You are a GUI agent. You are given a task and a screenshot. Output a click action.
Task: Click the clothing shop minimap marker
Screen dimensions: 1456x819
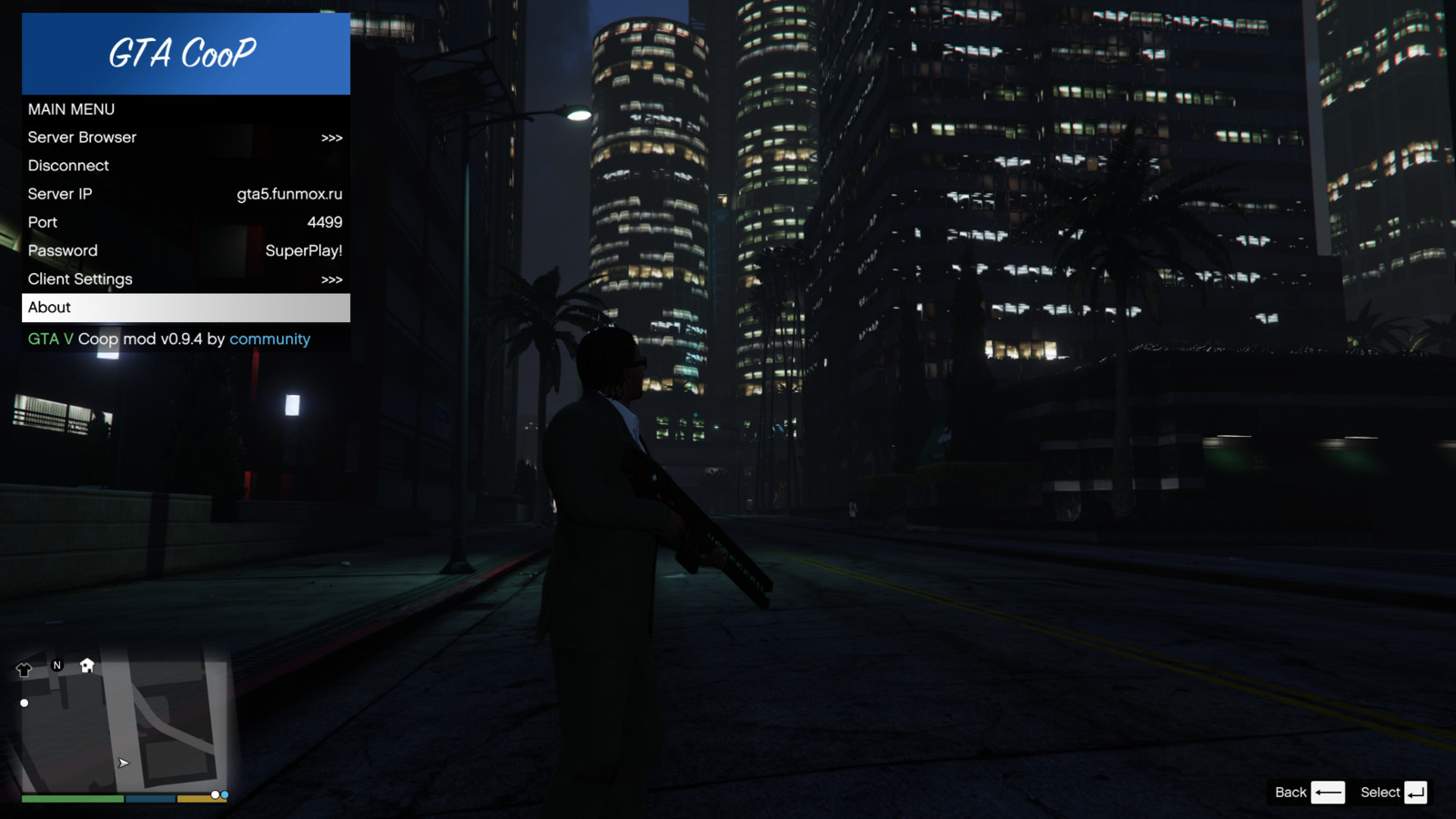click(x=25, y=670)
